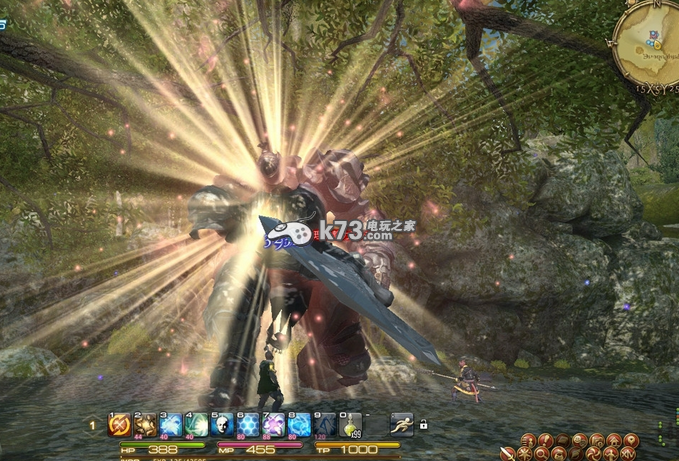
Task: Open the minimap in the corner
Action: 647,43
